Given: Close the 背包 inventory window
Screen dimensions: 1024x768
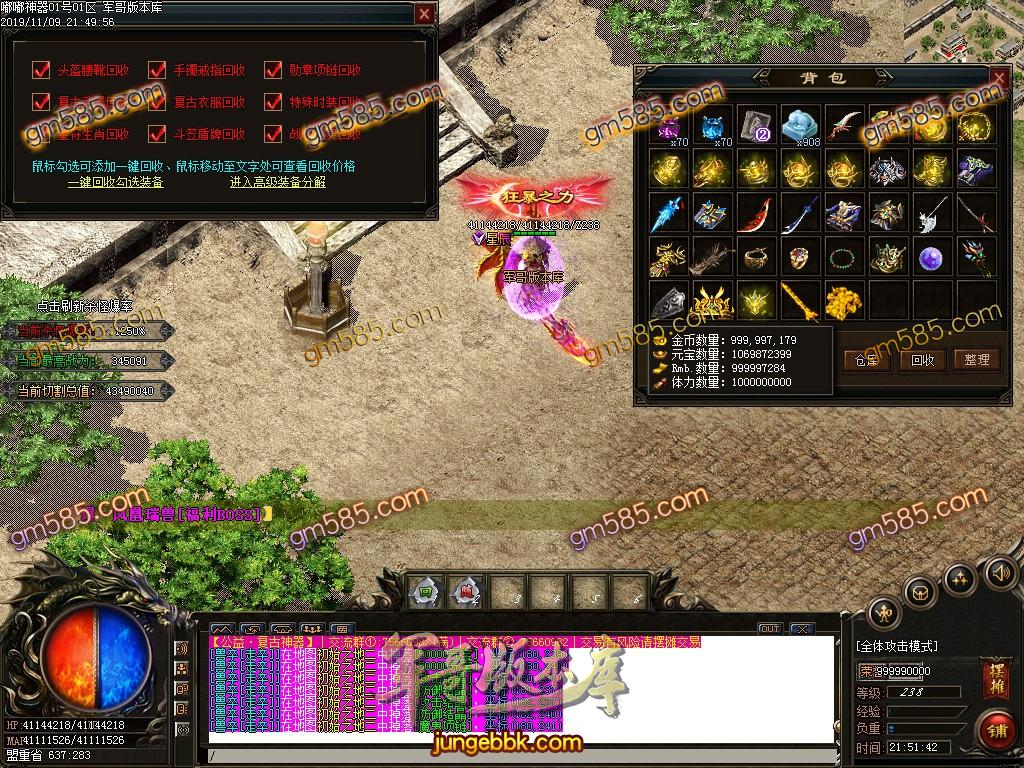Looking at the screenshot, I should [997, 77].
